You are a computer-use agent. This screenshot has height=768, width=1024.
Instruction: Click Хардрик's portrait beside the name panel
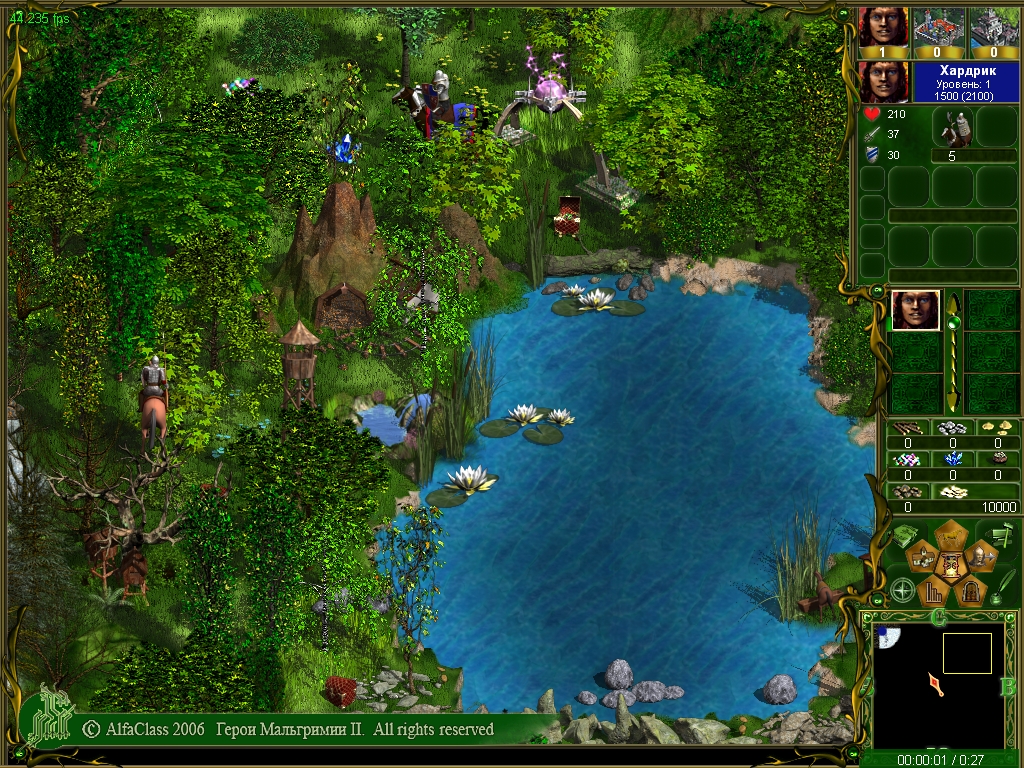[x=883, y=81]
